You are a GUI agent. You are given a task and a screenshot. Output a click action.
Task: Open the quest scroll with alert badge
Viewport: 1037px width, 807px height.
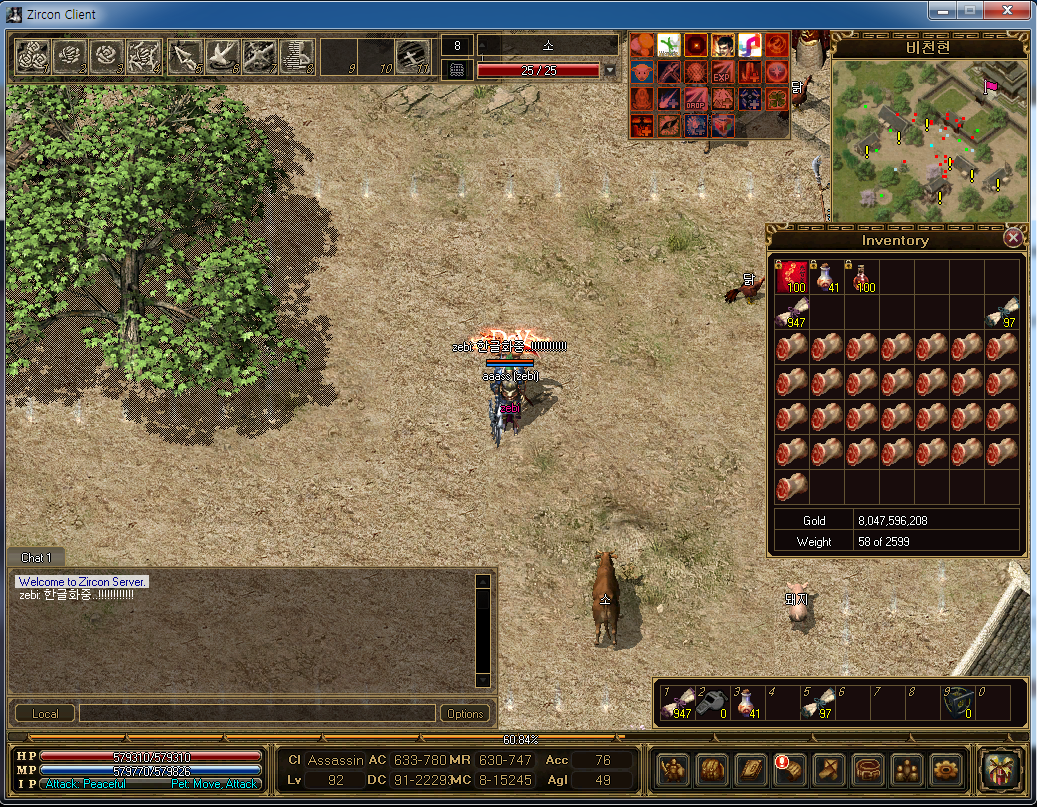[789, 768]
